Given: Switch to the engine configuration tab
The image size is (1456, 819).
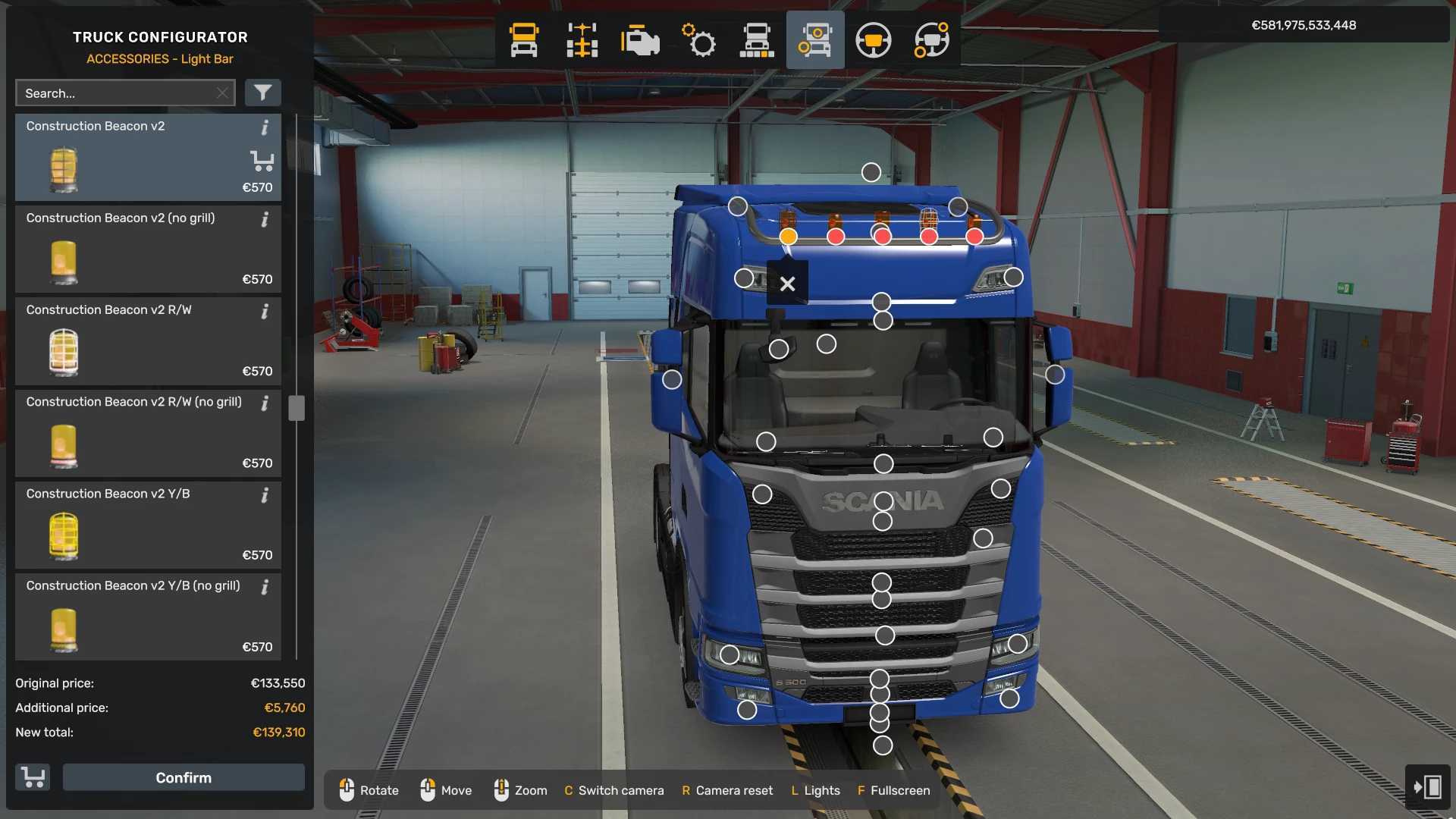Looking at the screenshot, I should (x=640, y=40).
